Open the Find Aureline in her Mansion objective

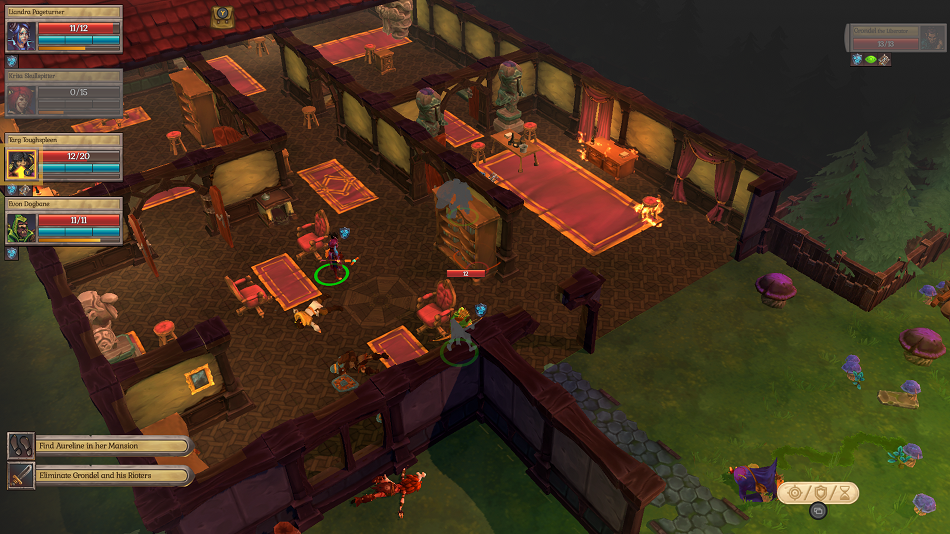[99, 446]
